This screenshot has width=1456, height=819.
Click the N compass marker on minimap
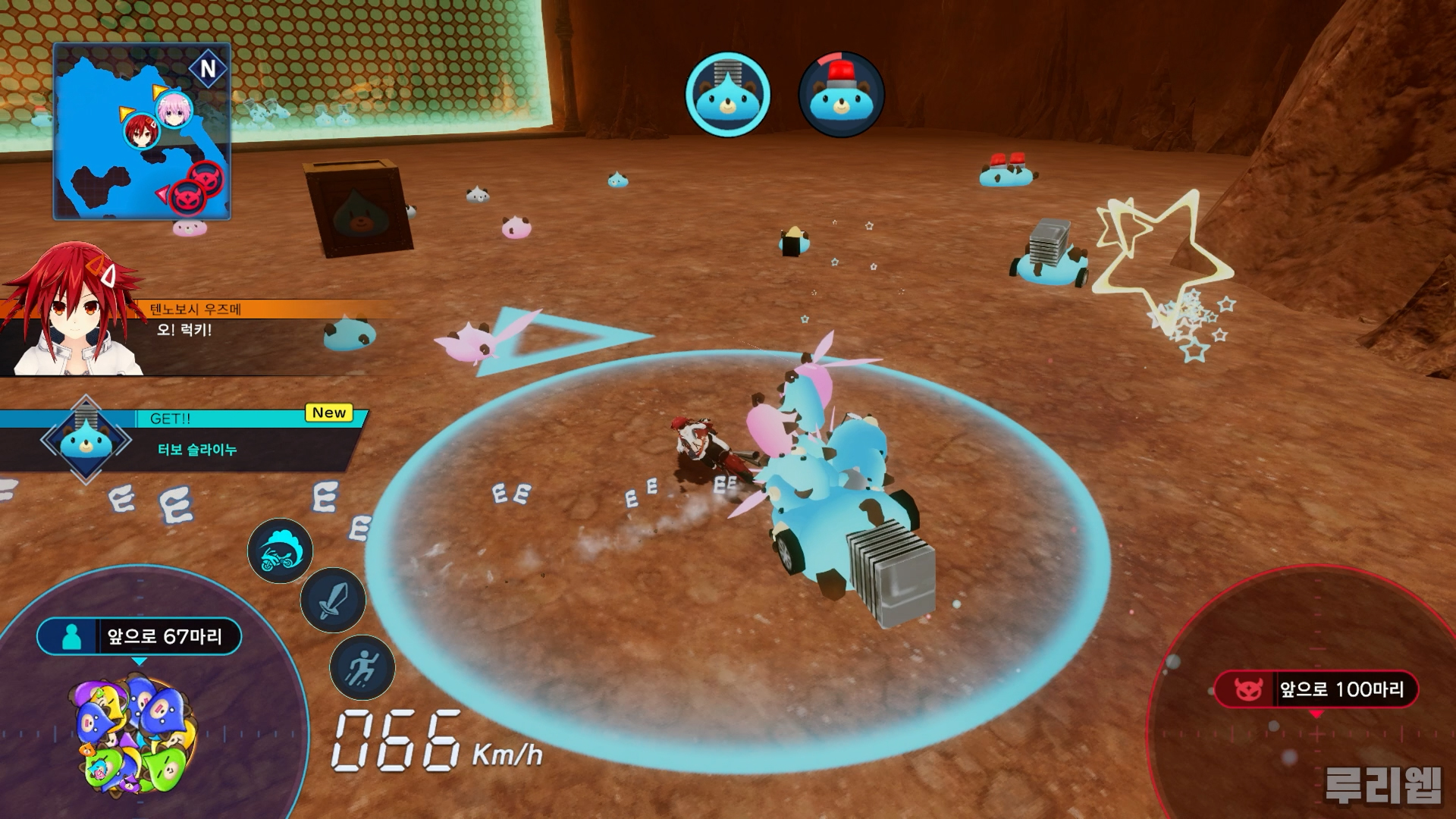[x=208, y=69]
